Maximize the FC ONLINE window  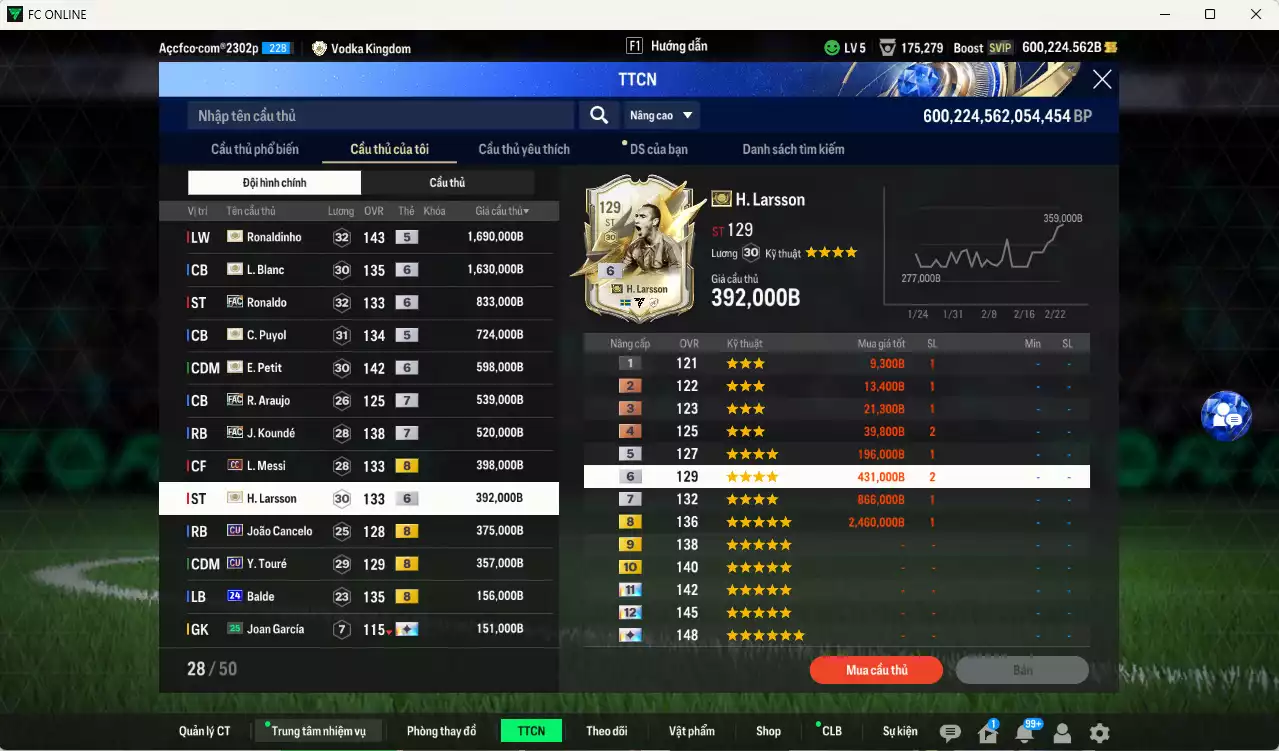(x=1210, y=14)
